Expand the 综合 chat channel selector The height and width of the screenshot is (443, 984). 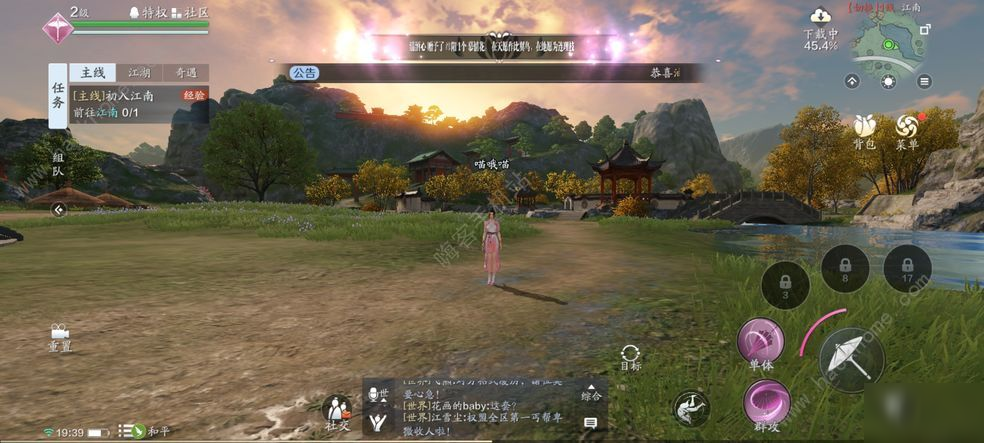tap(592, 396)
